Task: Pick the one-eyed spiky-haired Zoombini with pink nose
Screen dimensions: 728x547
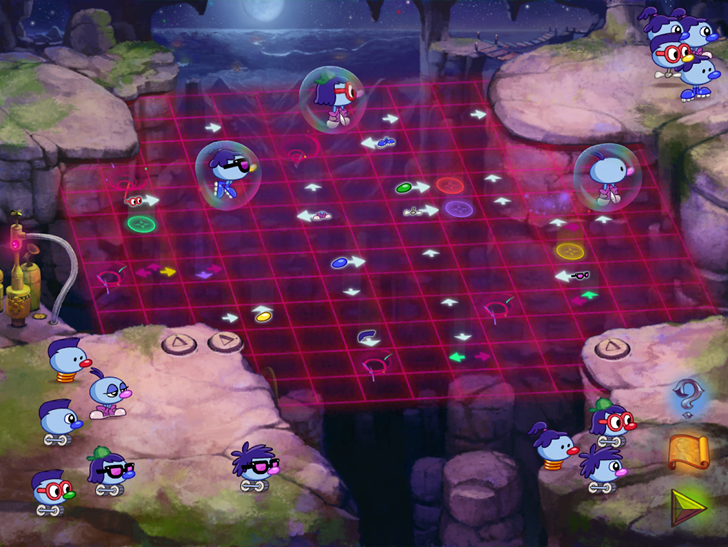Action: [x=601, y=468]
